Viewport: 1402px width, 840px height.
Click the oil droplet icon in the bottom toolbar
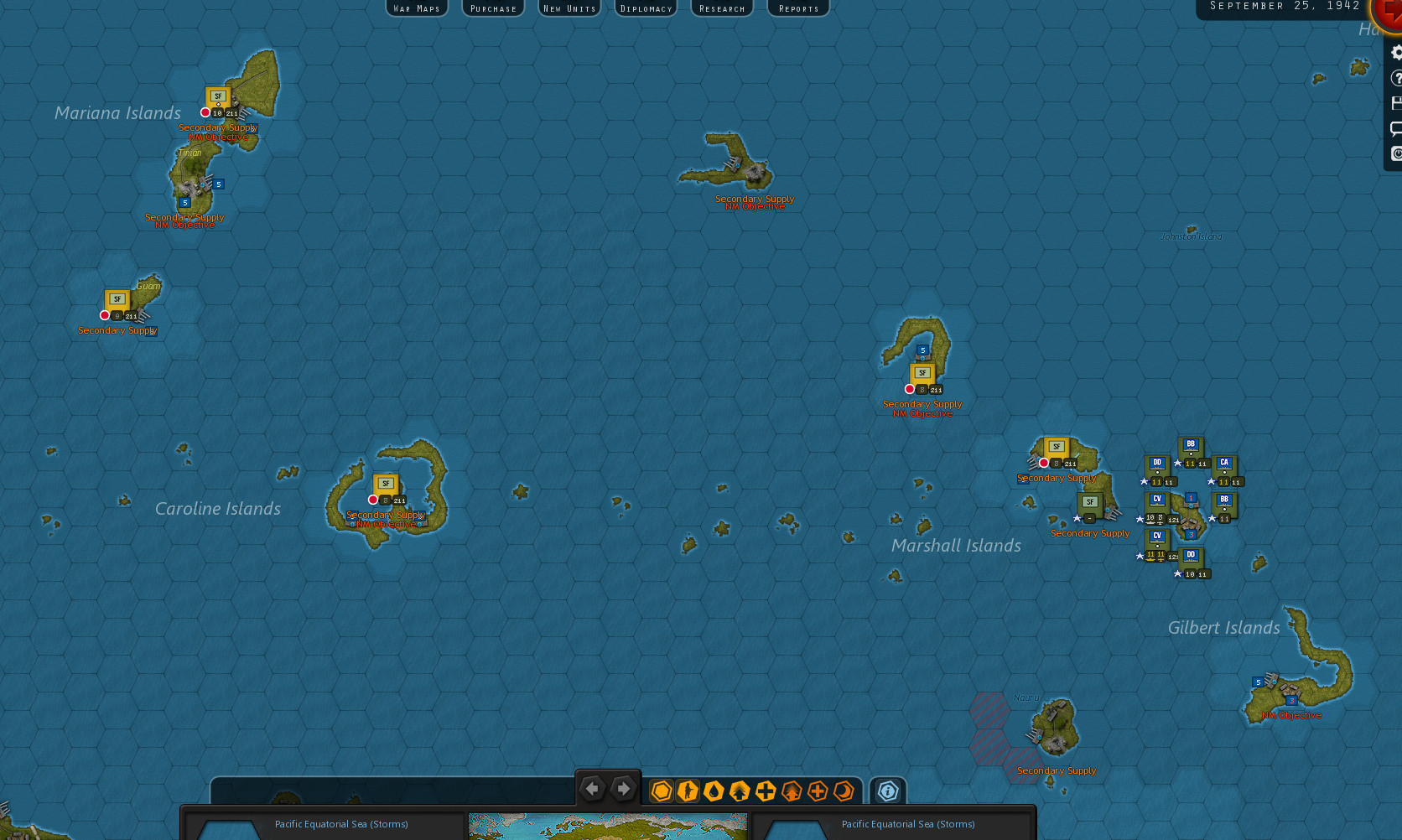(x=714, y=791)
